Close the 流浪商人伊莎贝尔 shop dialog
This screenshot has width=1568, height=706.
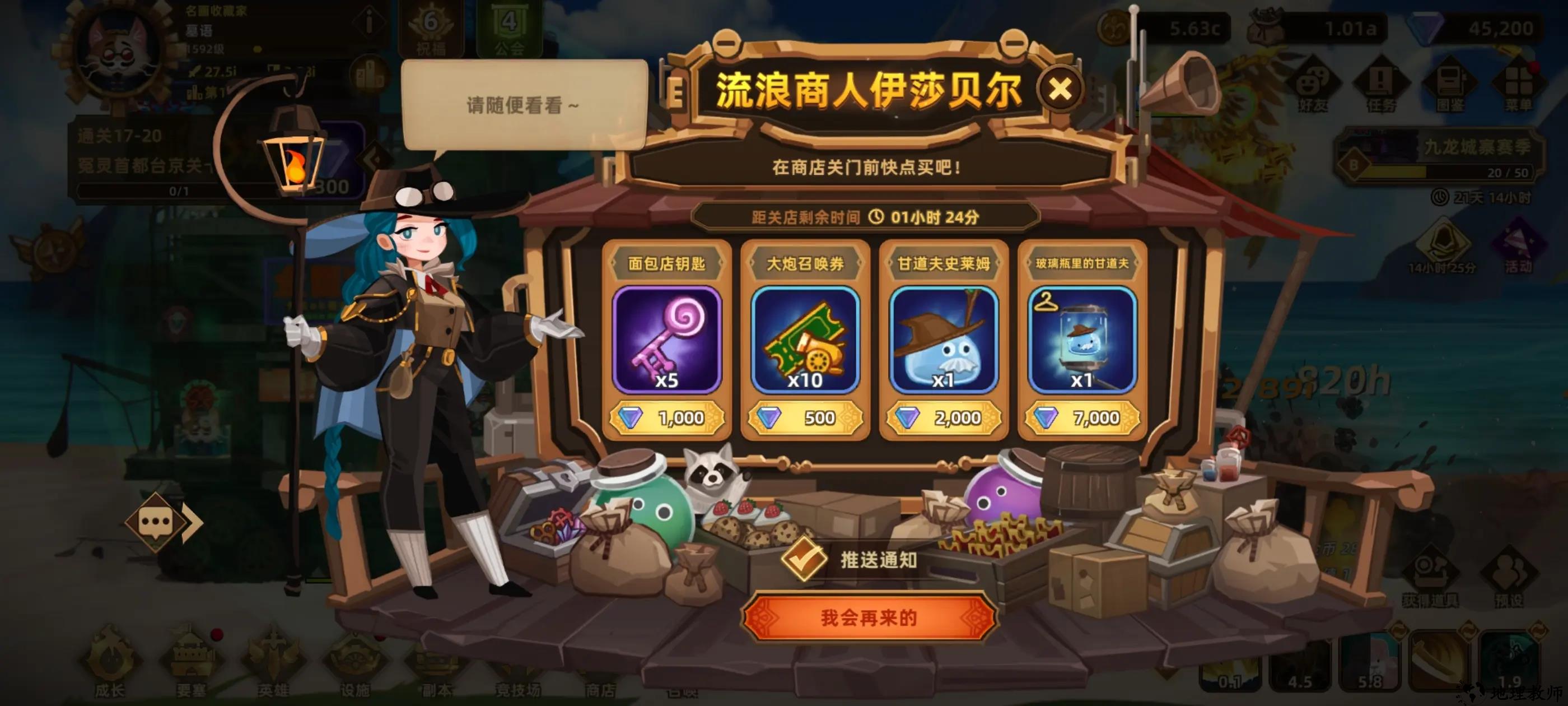[1059, 90]
